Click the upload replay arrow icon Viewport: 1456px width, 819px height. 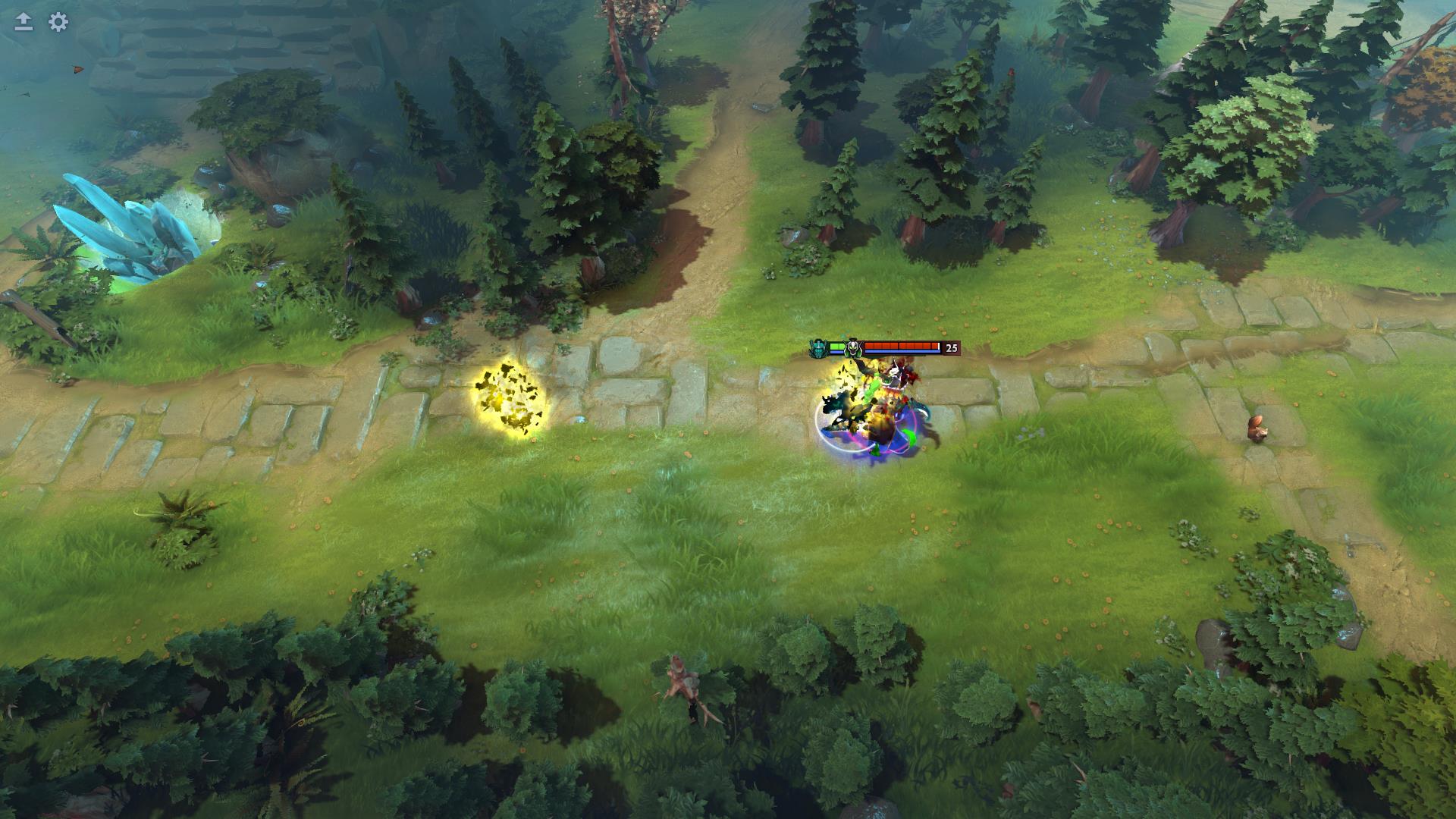coord(22,21)
